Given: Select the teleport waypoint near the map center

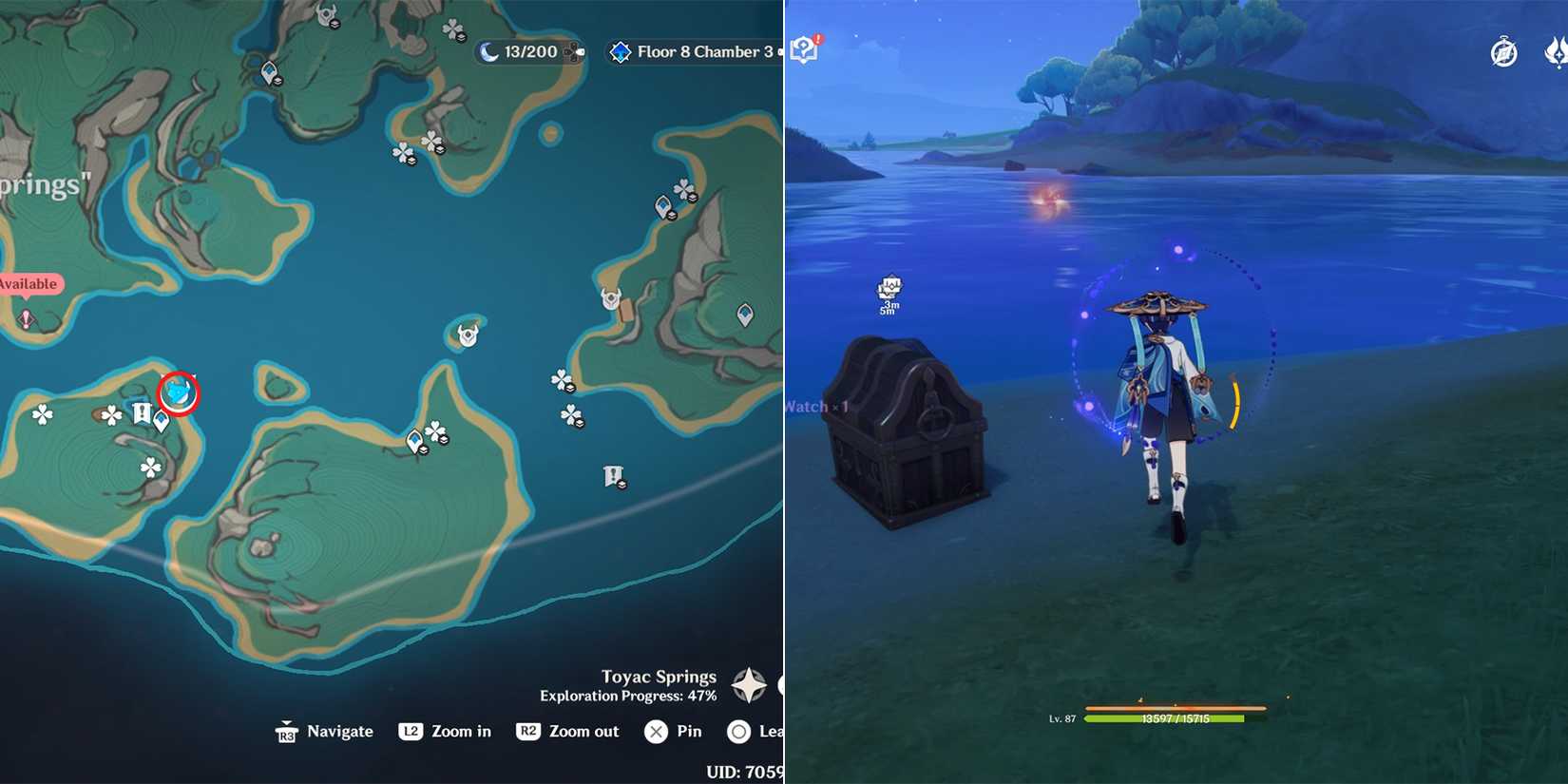Looking at the screenshot, I should 413,439.
